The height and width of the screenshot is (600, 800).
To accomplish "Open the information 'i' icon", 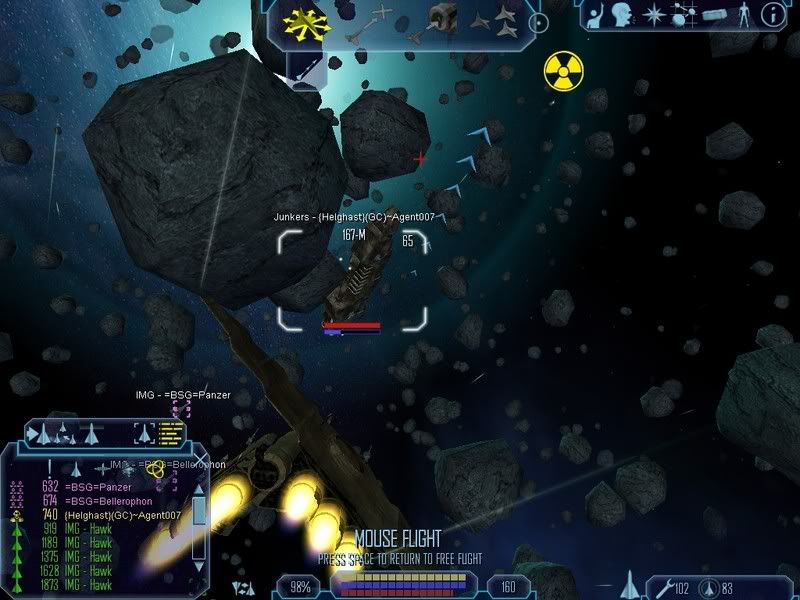I will pos(772,14).
